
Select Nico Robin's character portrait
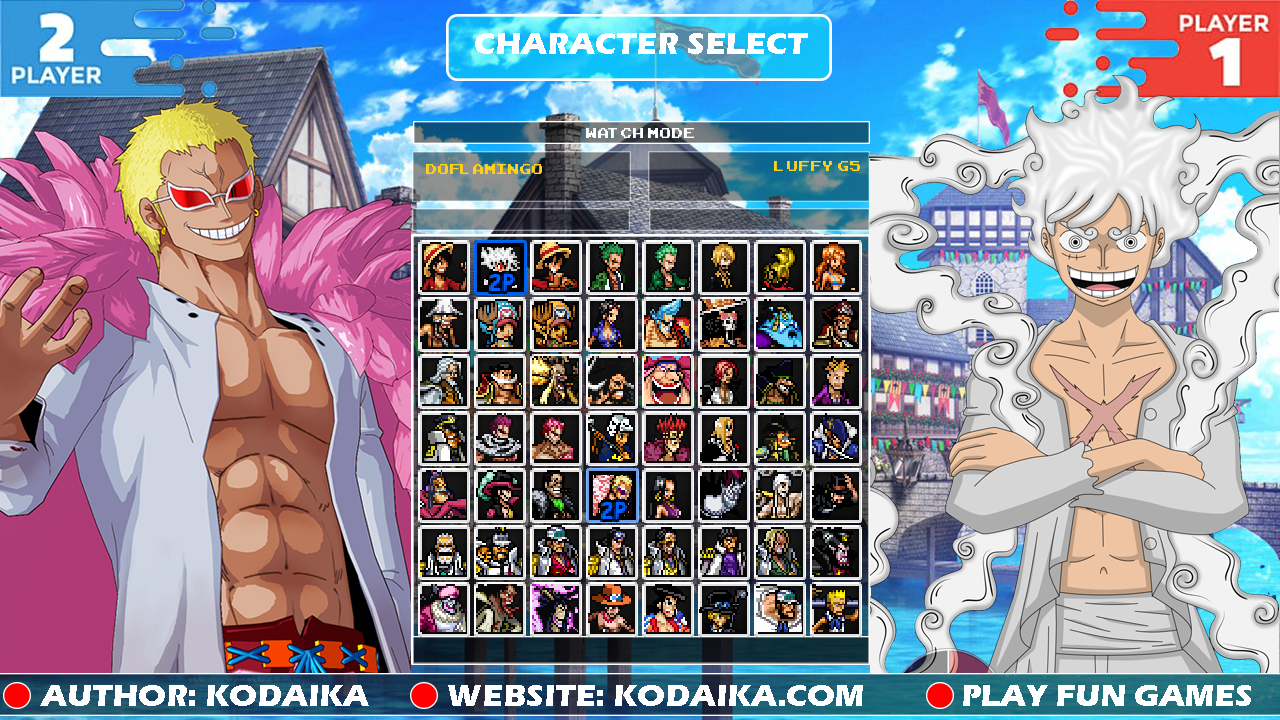612,324
